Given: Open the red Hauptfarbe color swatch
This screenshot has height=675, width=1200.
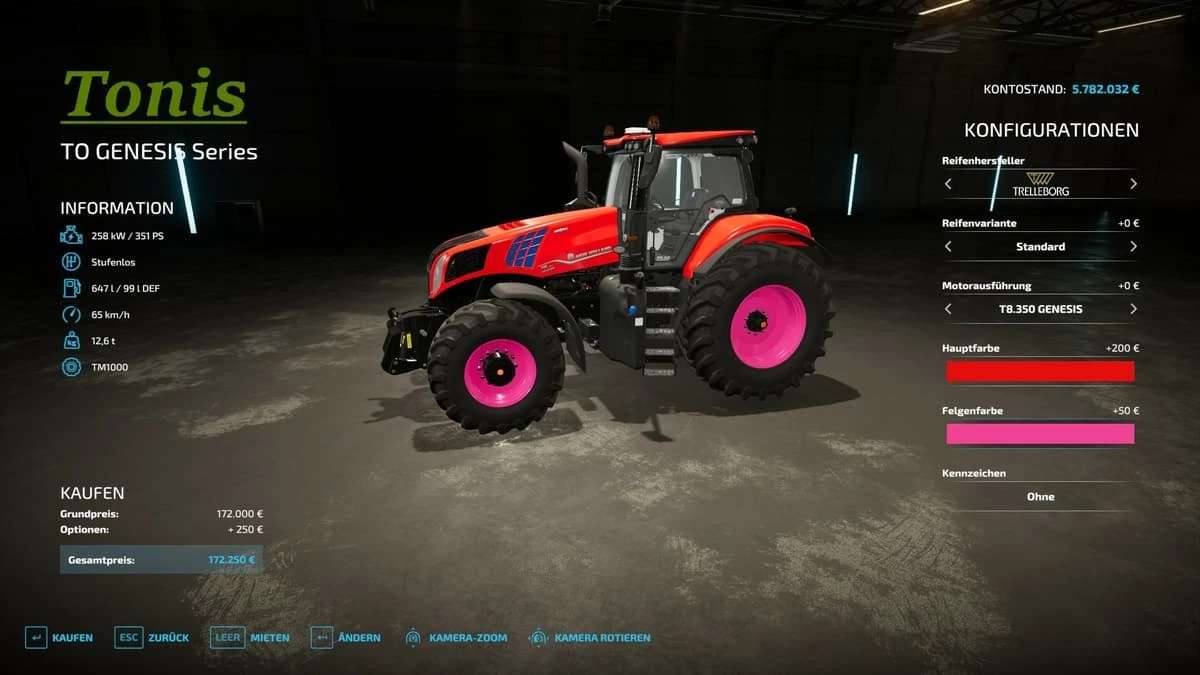Looking at the screenshot, I should point(1040,372).
